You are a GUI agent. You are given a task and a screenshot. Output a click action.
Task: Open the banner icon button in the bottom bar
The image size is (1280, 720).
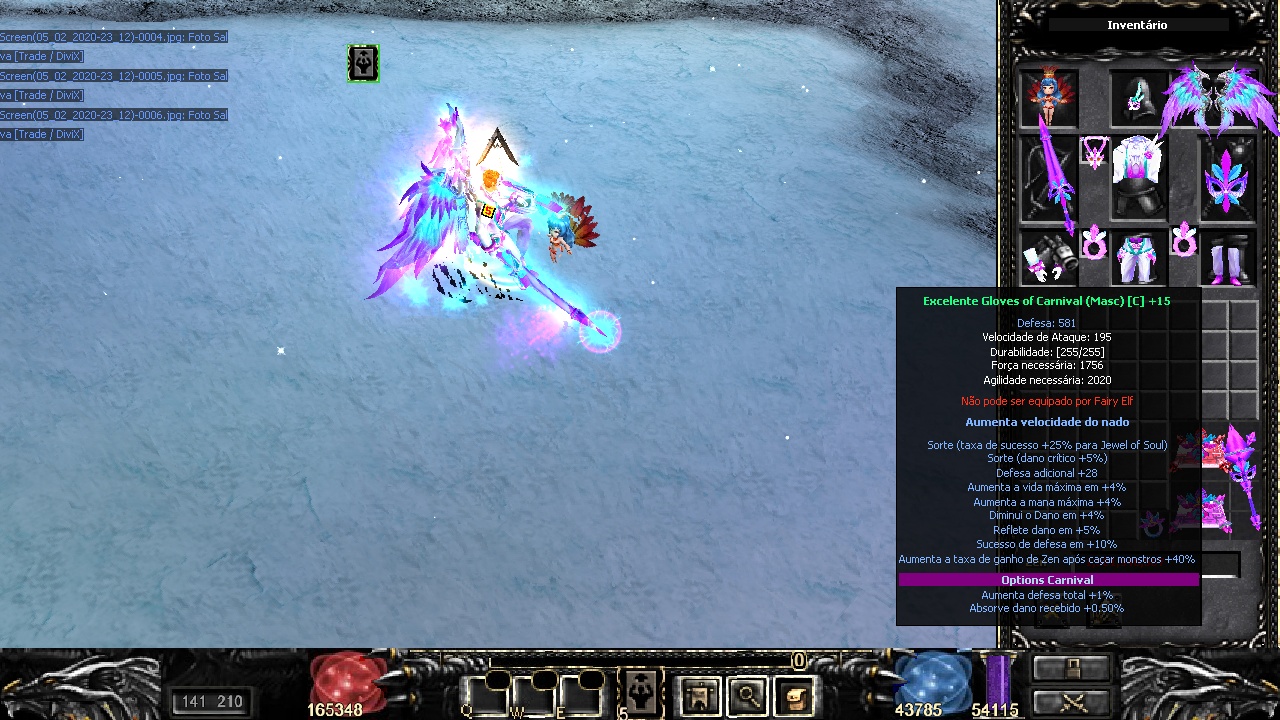click(x=699, y=694)
